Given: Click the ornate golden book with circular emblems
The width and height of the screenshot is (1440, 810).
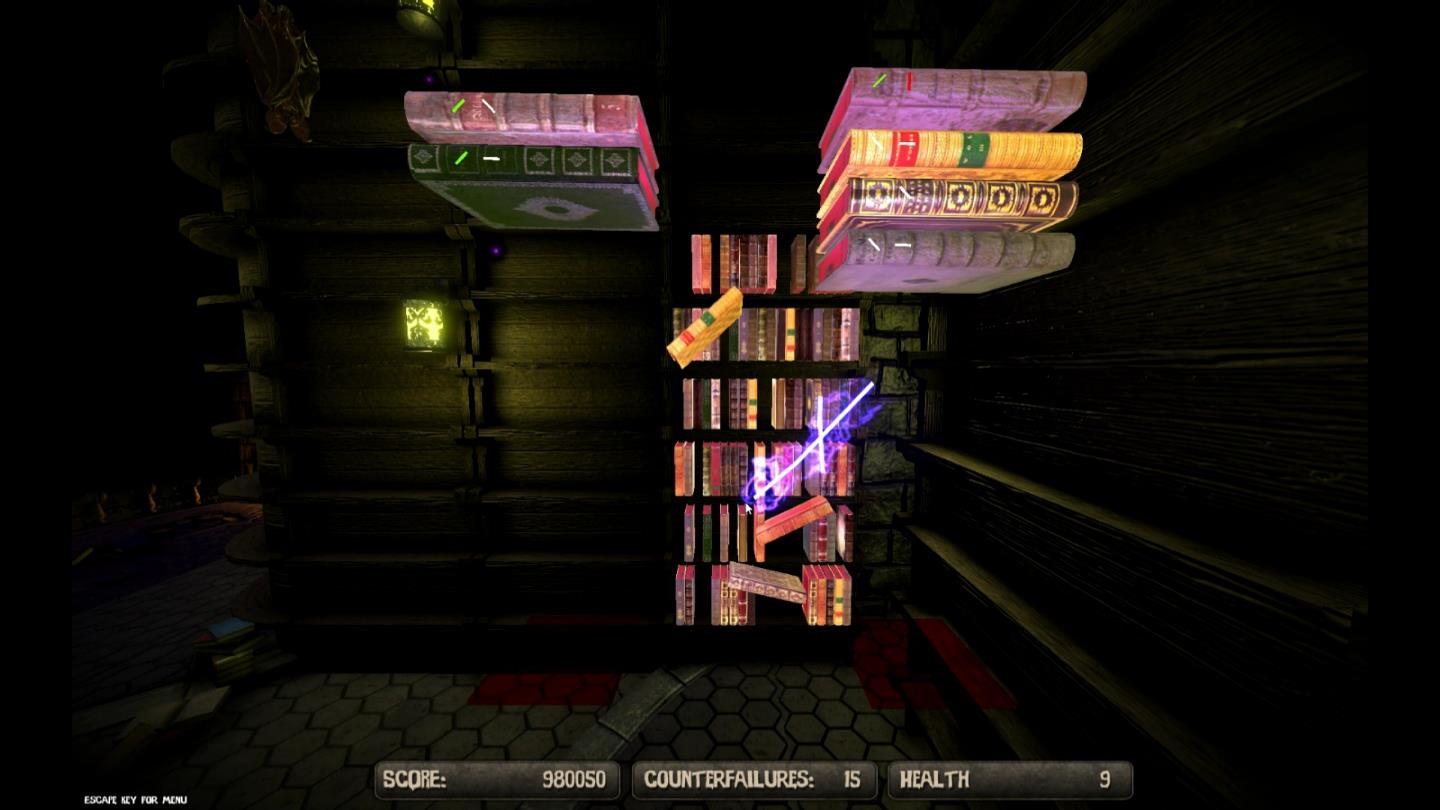Looking at the screenshot, I should click(960, 195).
